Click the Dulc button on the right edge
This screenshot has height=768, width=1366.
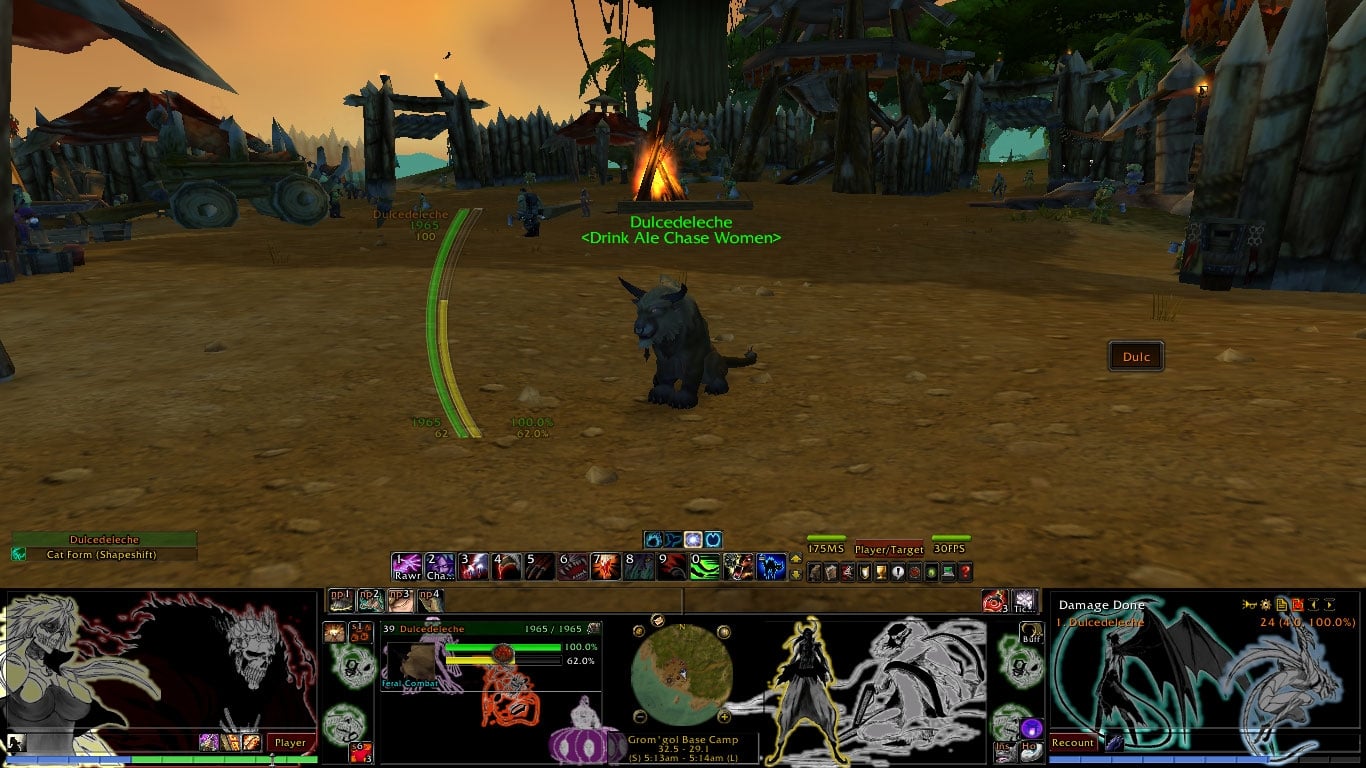(1136, 356)
